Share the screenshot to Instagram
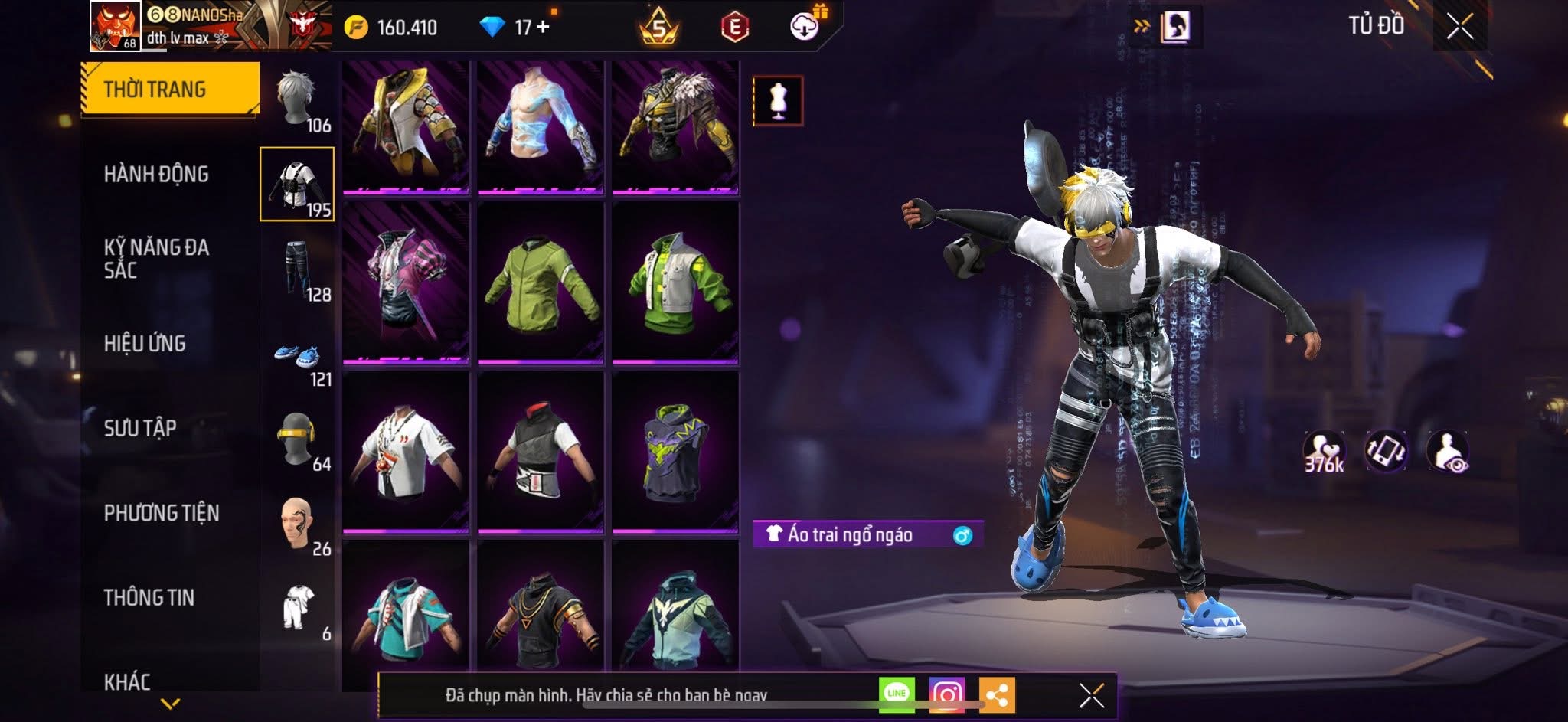The height and width of the screenshot is (722, 1568). [x=946, y=694]
